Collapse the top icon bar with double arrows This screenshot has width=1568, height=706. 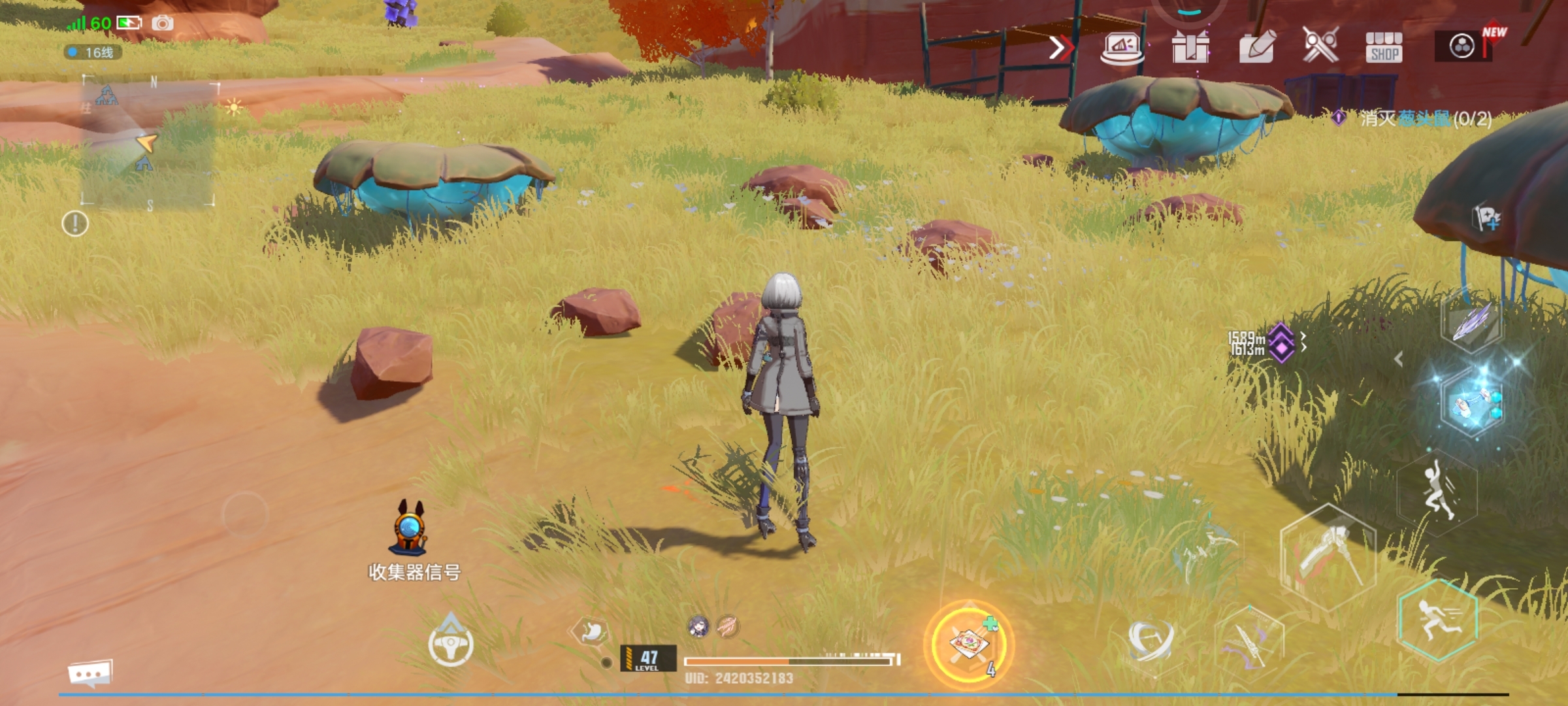pyautogui.click(x=1060, y=48)
